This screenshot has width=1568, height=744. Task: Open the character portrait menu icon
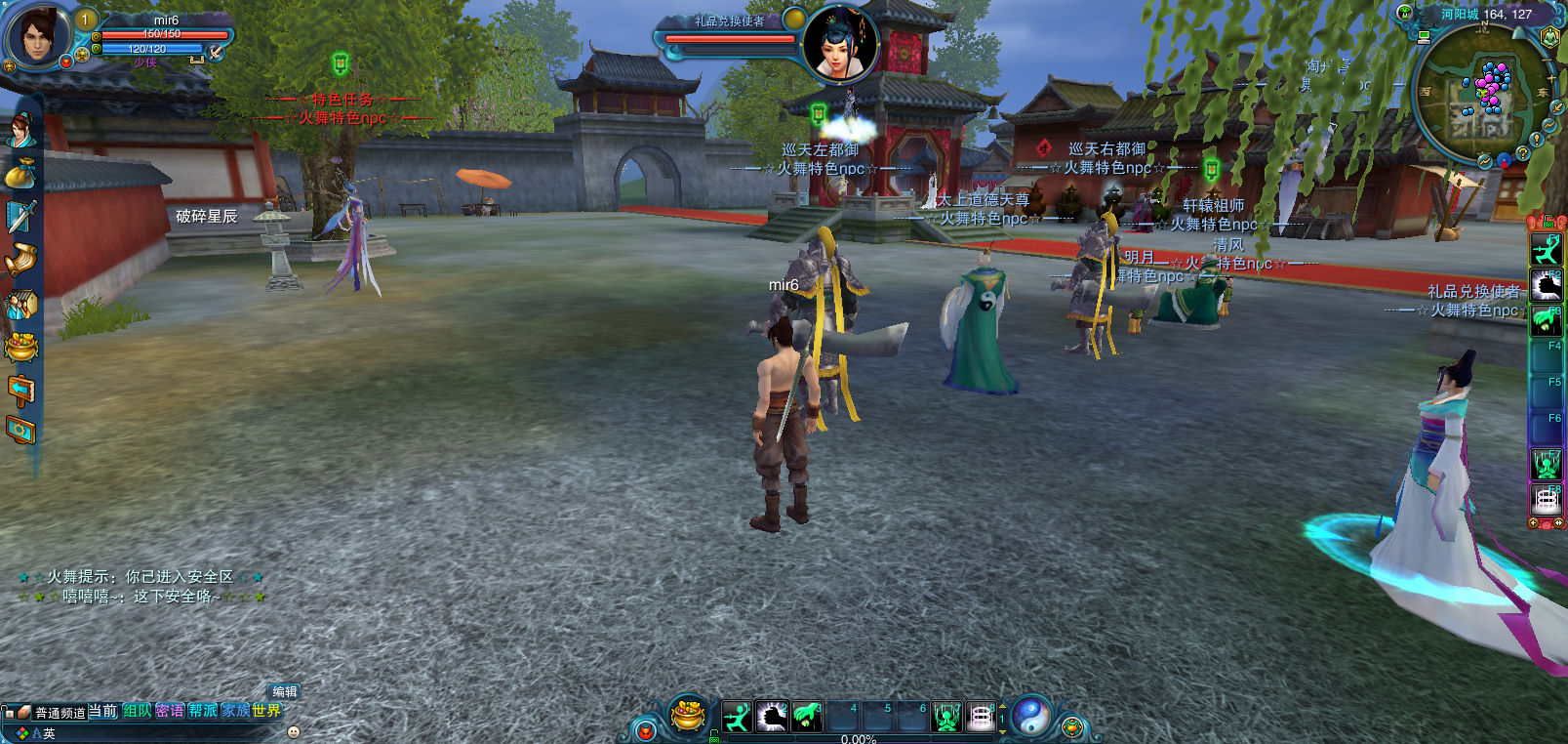point(21,130)
